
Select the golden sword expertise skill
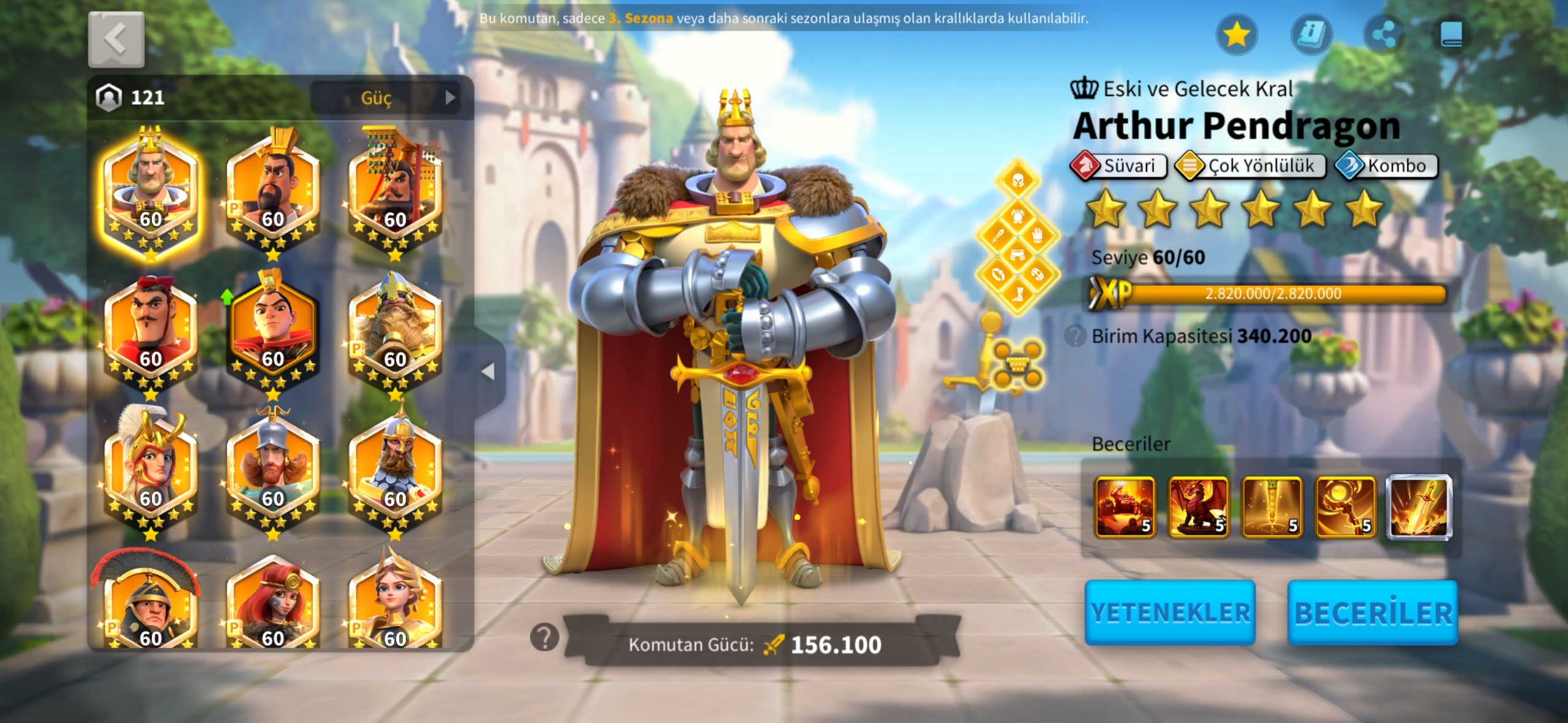tap(1419, 507)
